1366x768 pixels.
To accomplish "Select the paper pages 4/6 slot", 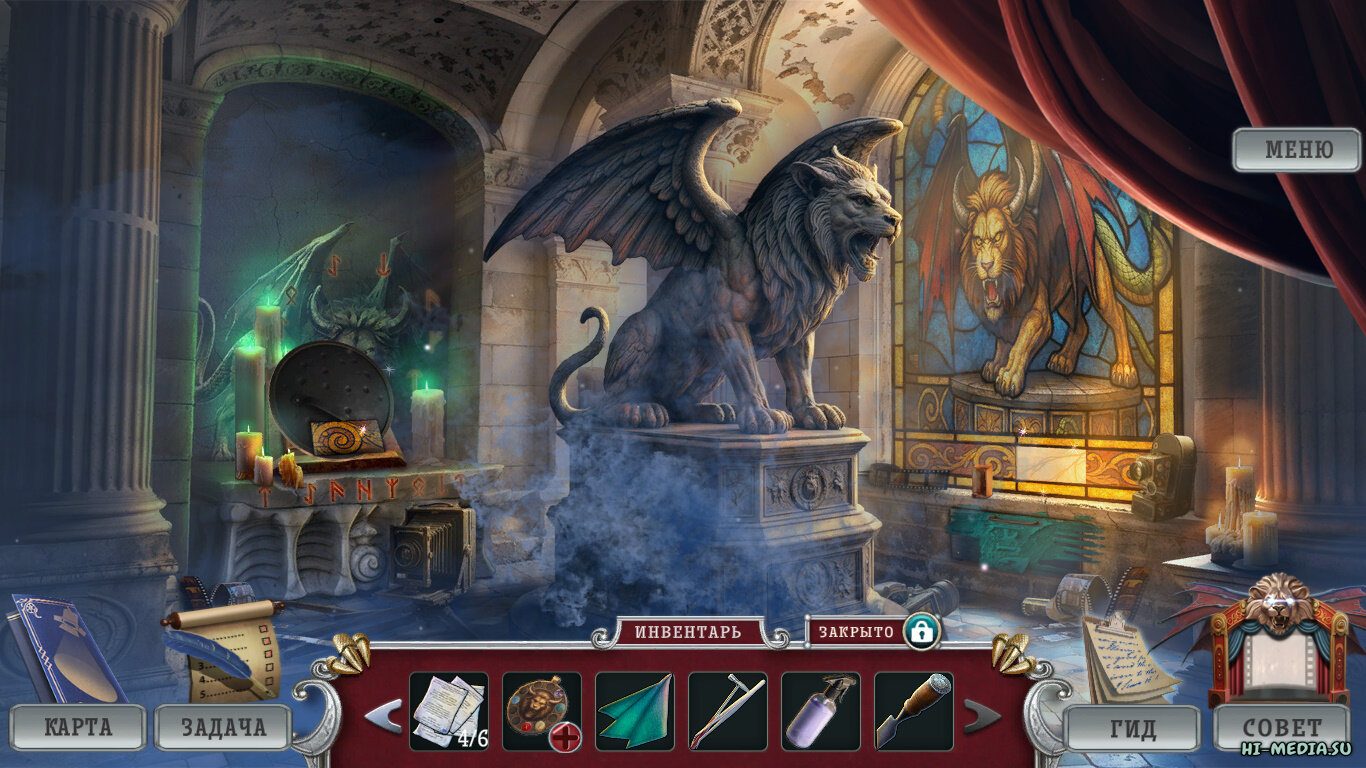I will 449,711.
